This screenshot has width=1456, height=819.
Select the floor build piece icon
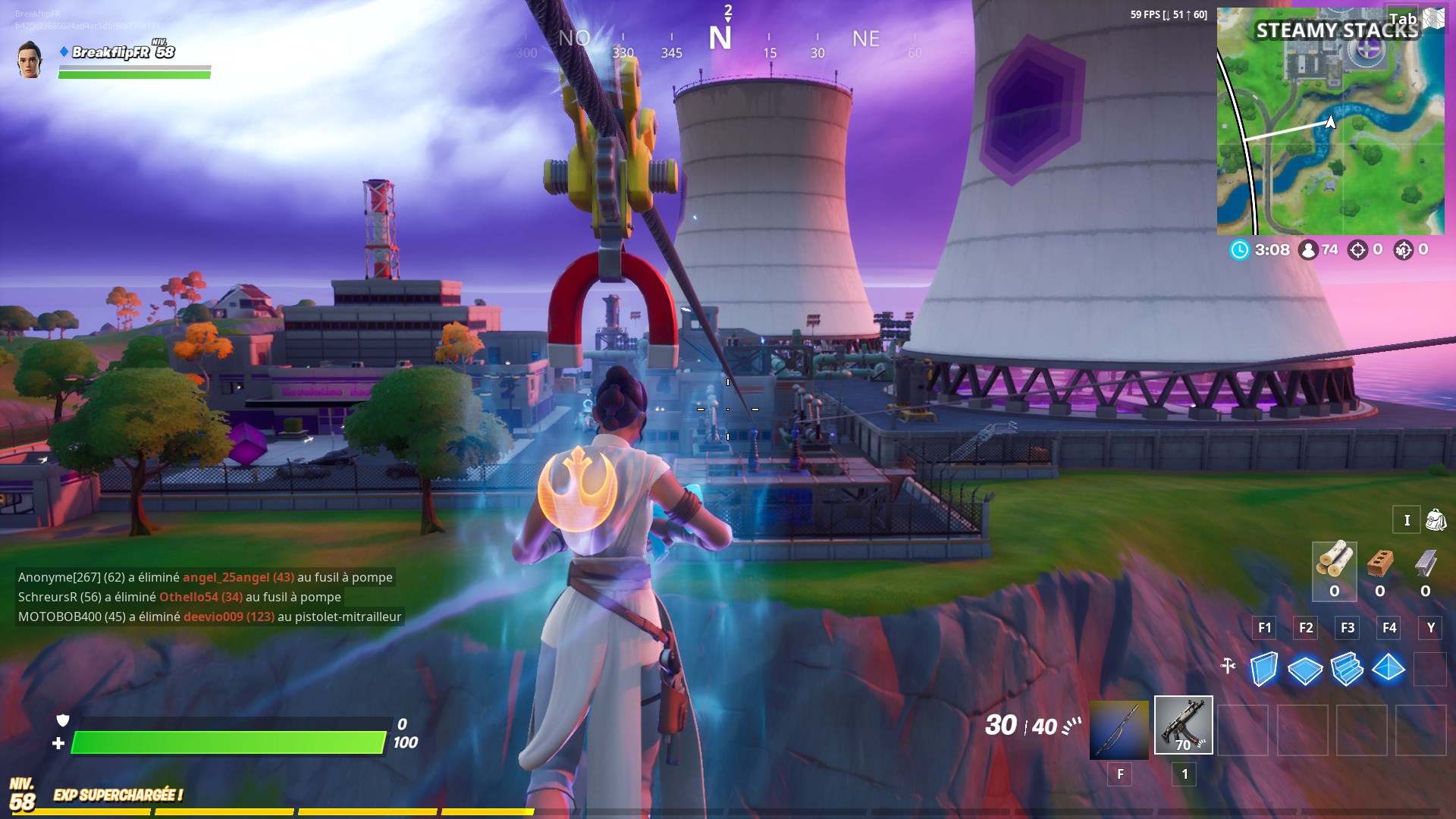pyautogui.click(x=1306, y=670)
